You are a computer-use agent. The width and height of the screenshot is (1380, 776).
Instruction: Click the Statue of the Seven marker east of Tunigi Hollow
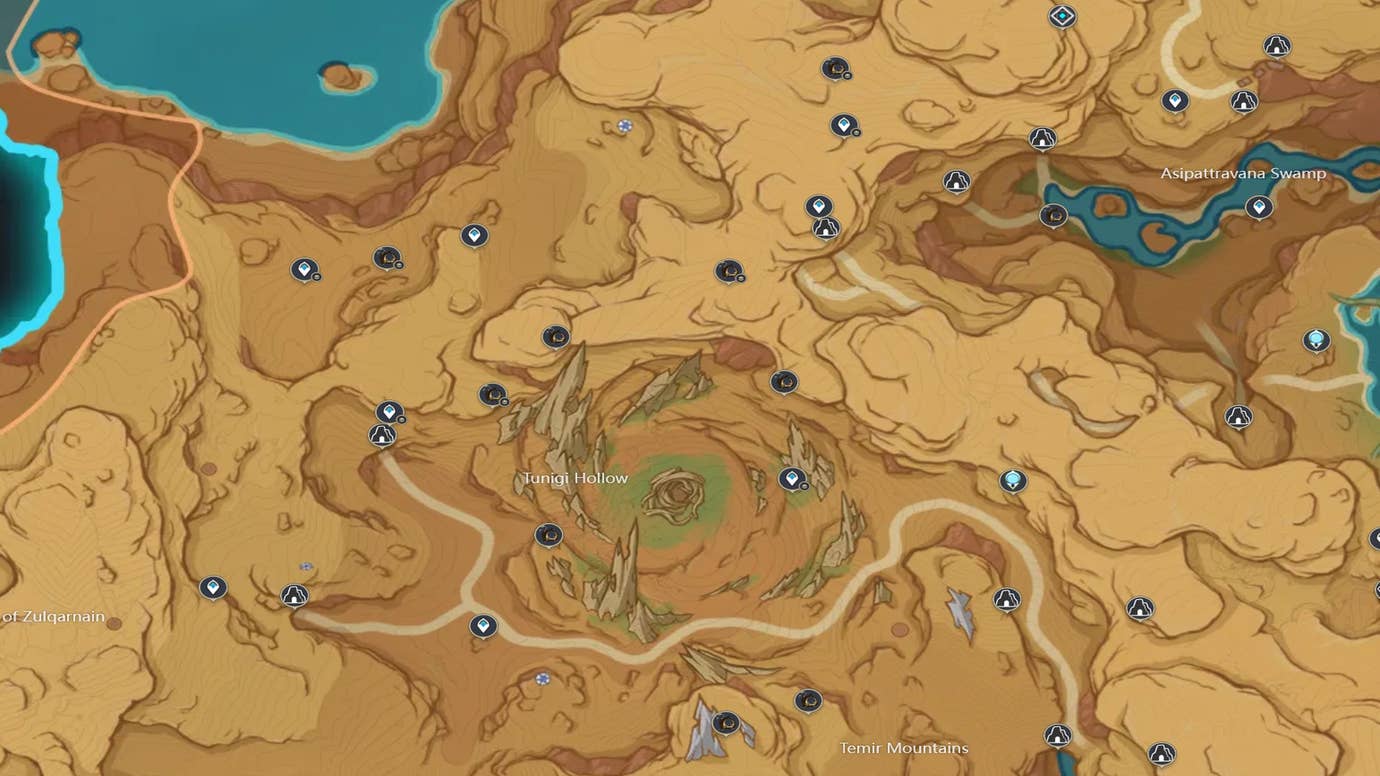(x=1013, y=479)
